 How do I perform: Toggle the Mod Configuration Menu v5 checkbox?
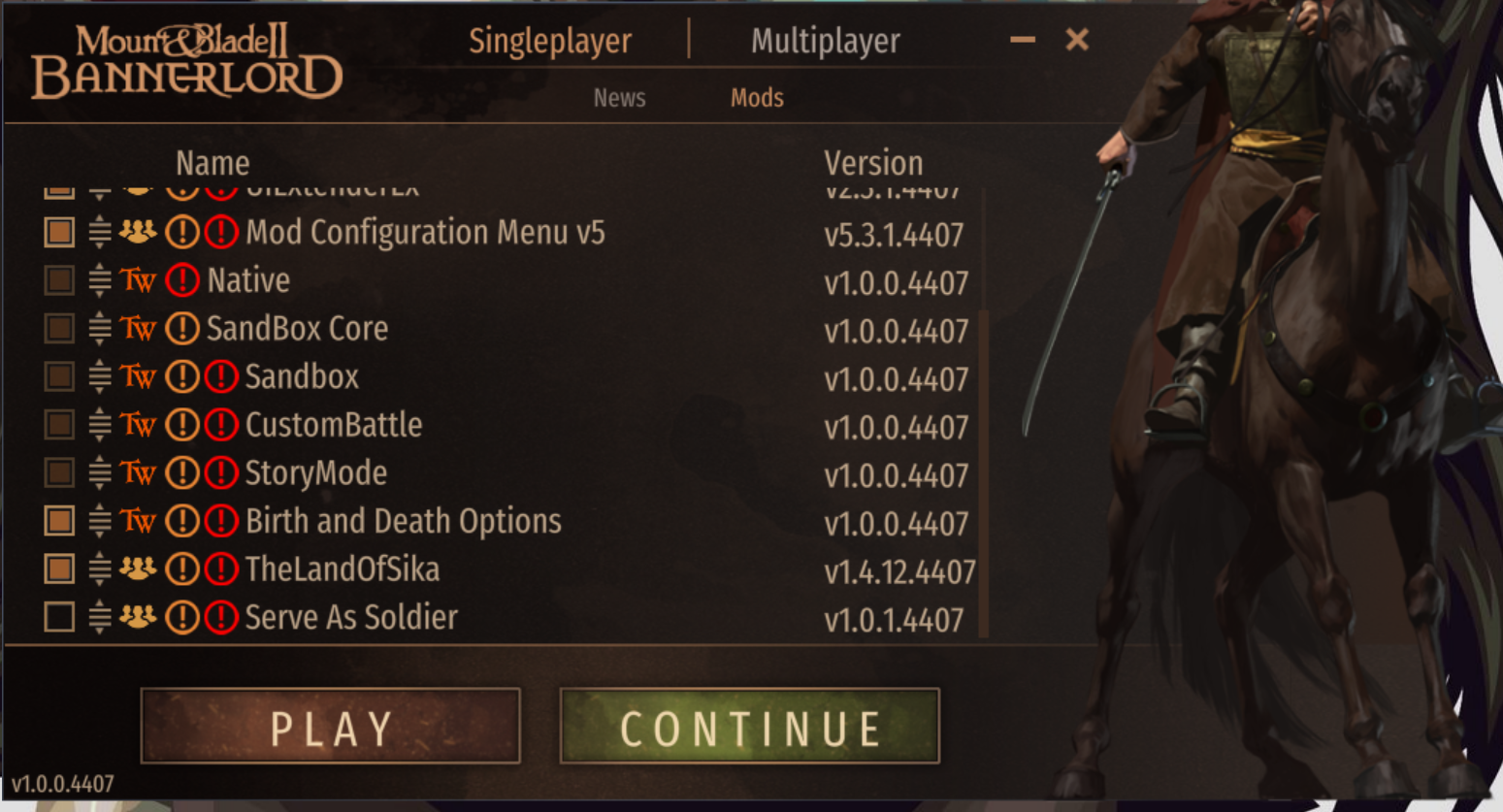[59, 232]
